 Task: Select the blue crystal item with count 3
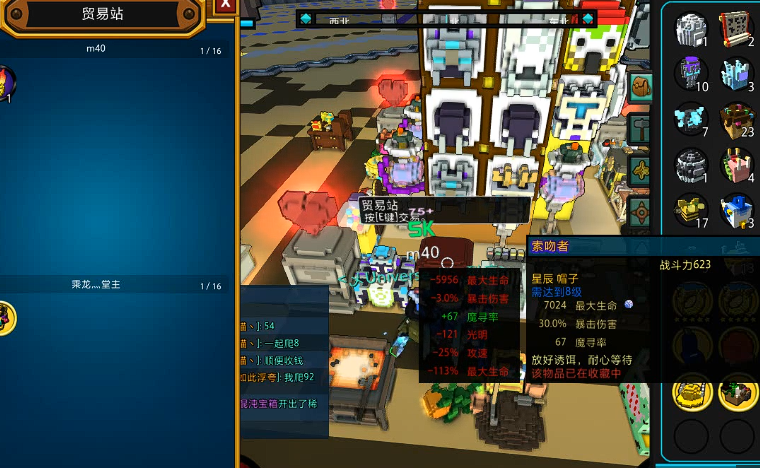[x=736, y=73]
